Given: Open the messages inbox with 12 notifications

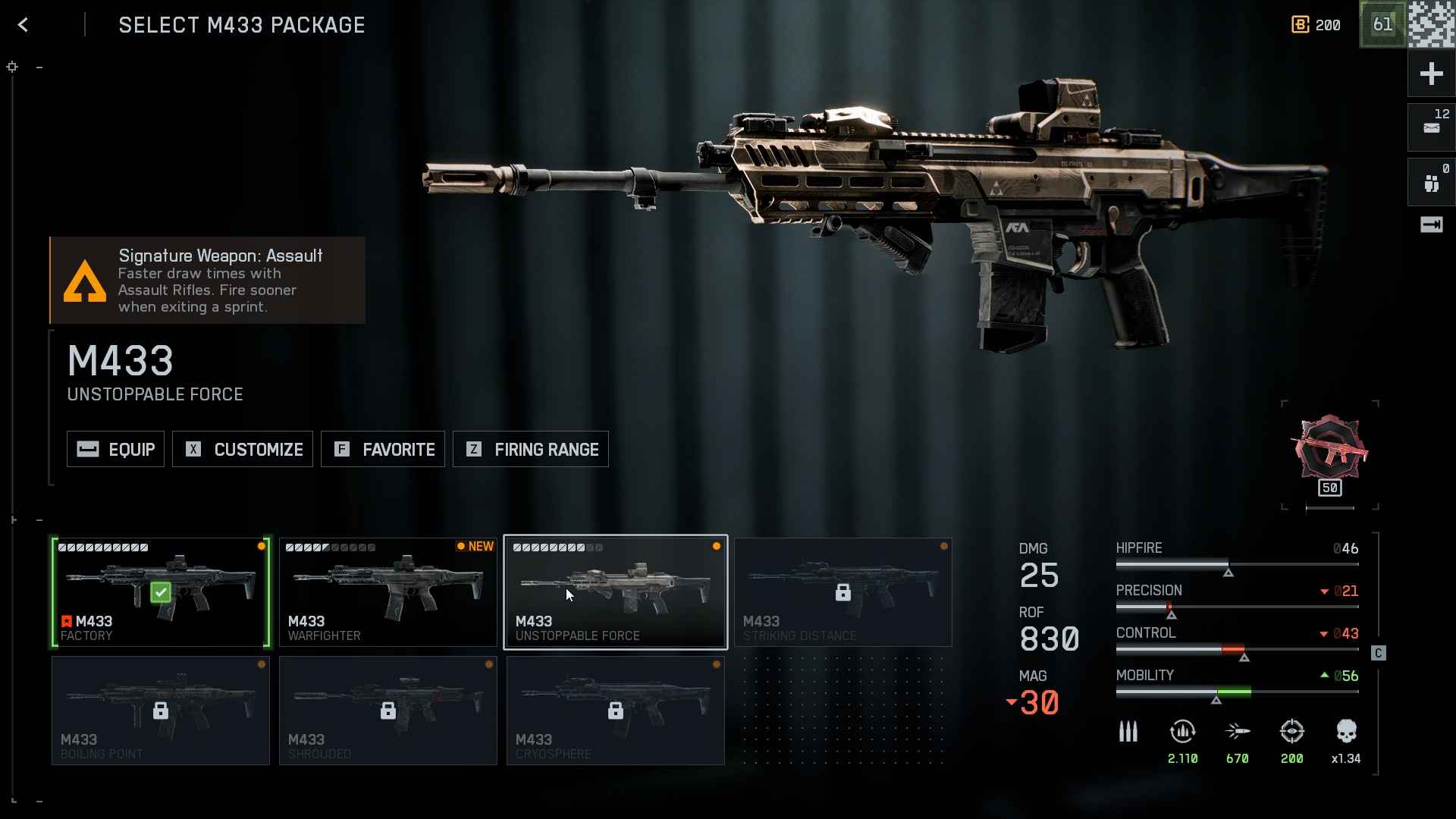Looking at the screenshot, I should coord(1432,127).
